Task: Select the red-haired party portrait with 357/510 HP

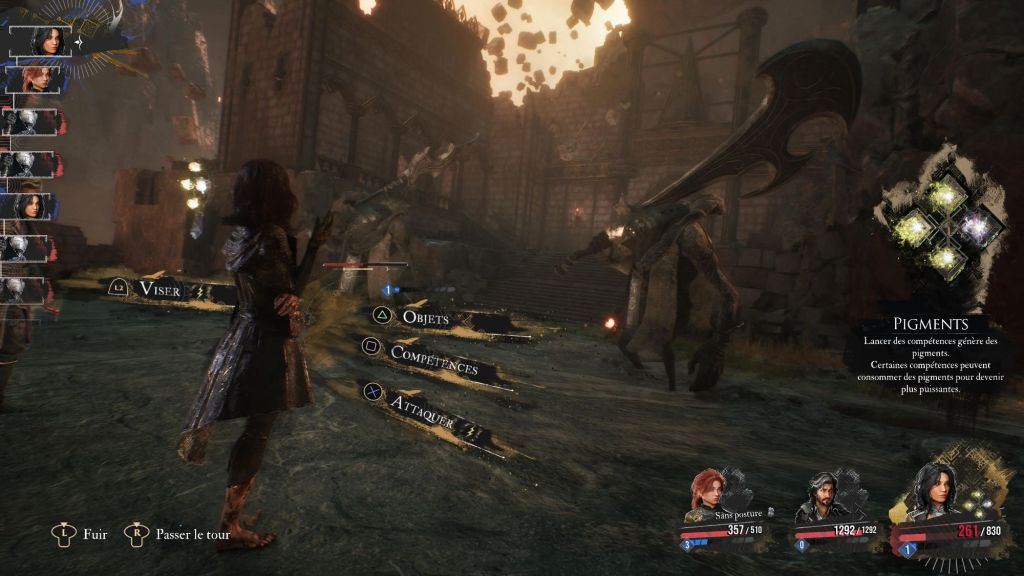Action: tap(712, 493)
